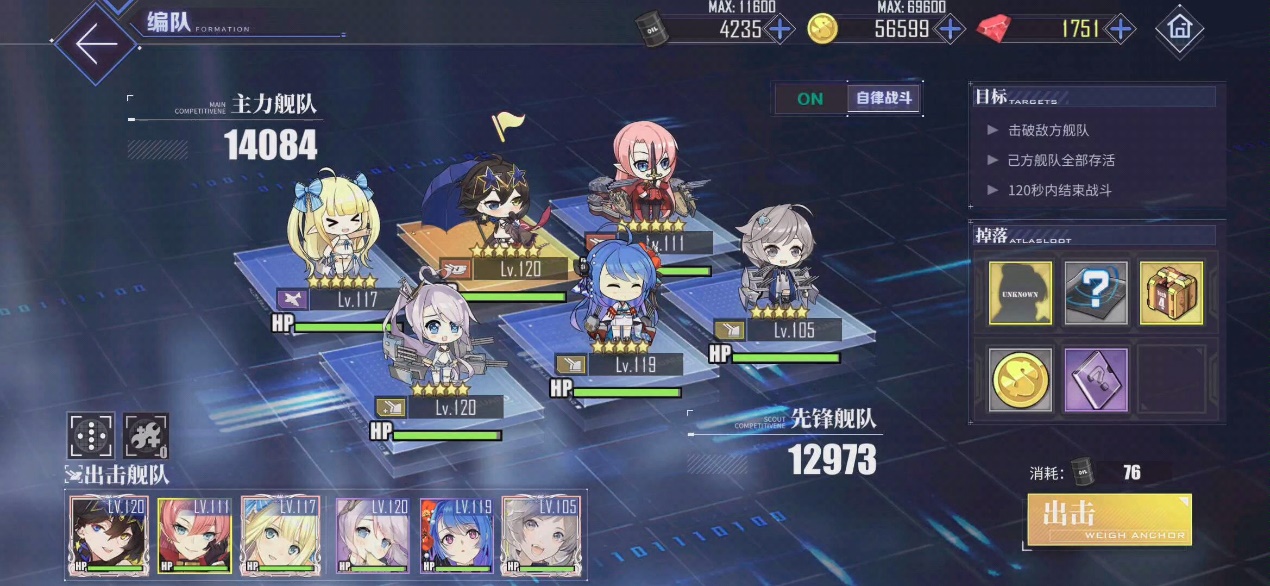Viewport: 1270px width, 586px height.
Task: Open the wrench repair tool icon
Action: click(x=145, y=436)
